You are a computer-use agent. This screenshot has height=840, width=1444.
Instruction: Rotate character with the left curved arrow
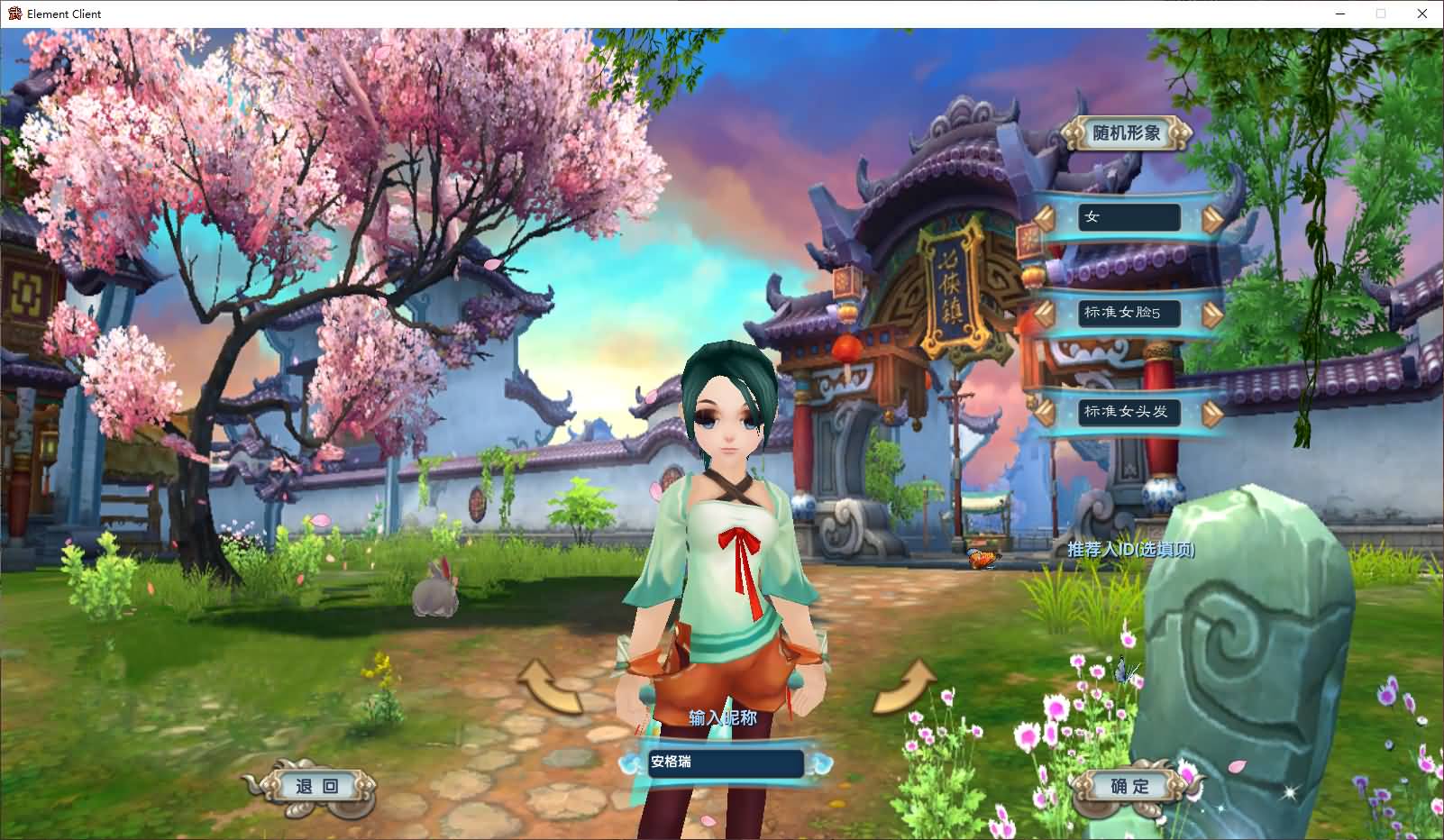point(549,687)
